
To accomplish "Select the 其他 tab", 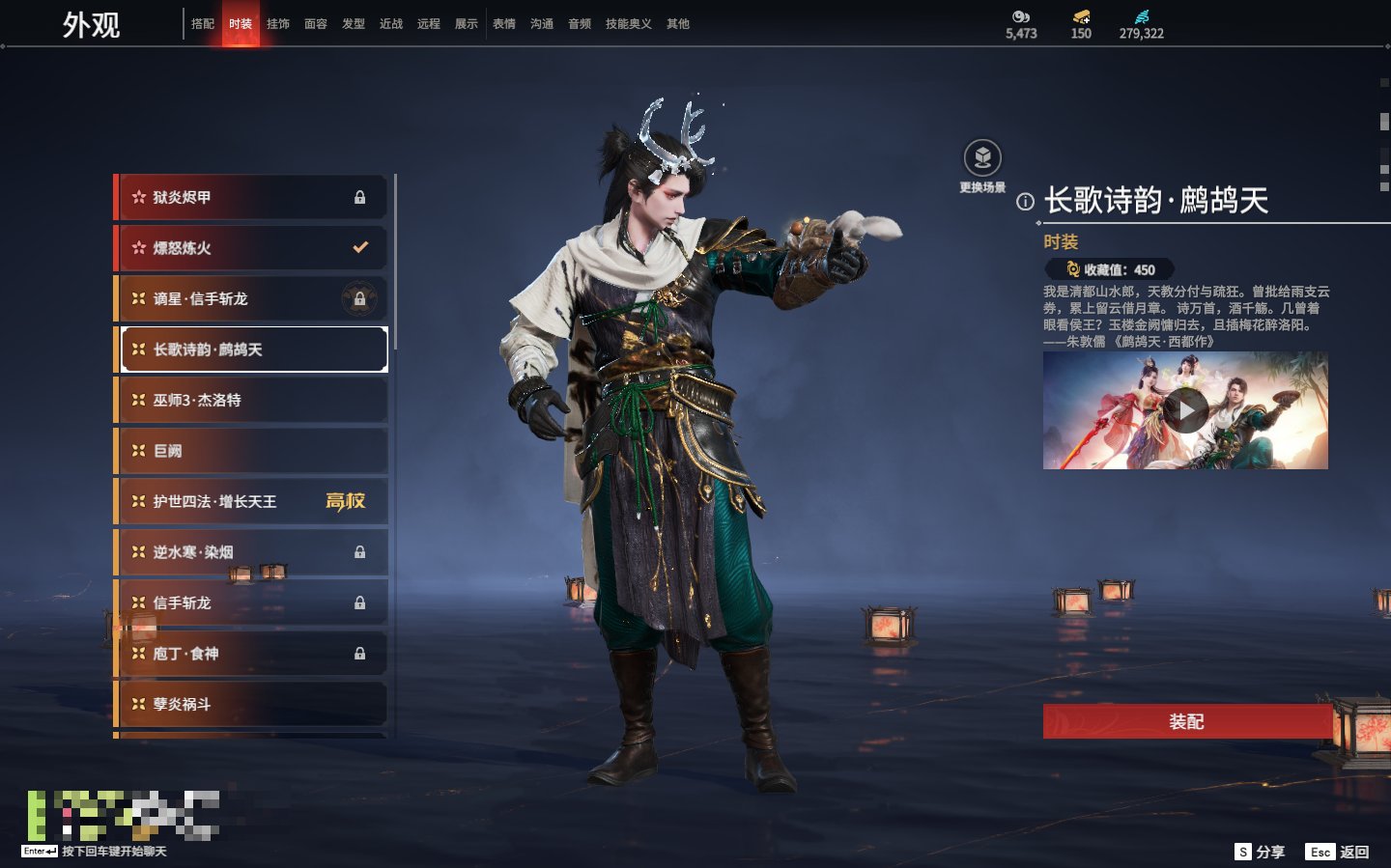I will [678, 24].
